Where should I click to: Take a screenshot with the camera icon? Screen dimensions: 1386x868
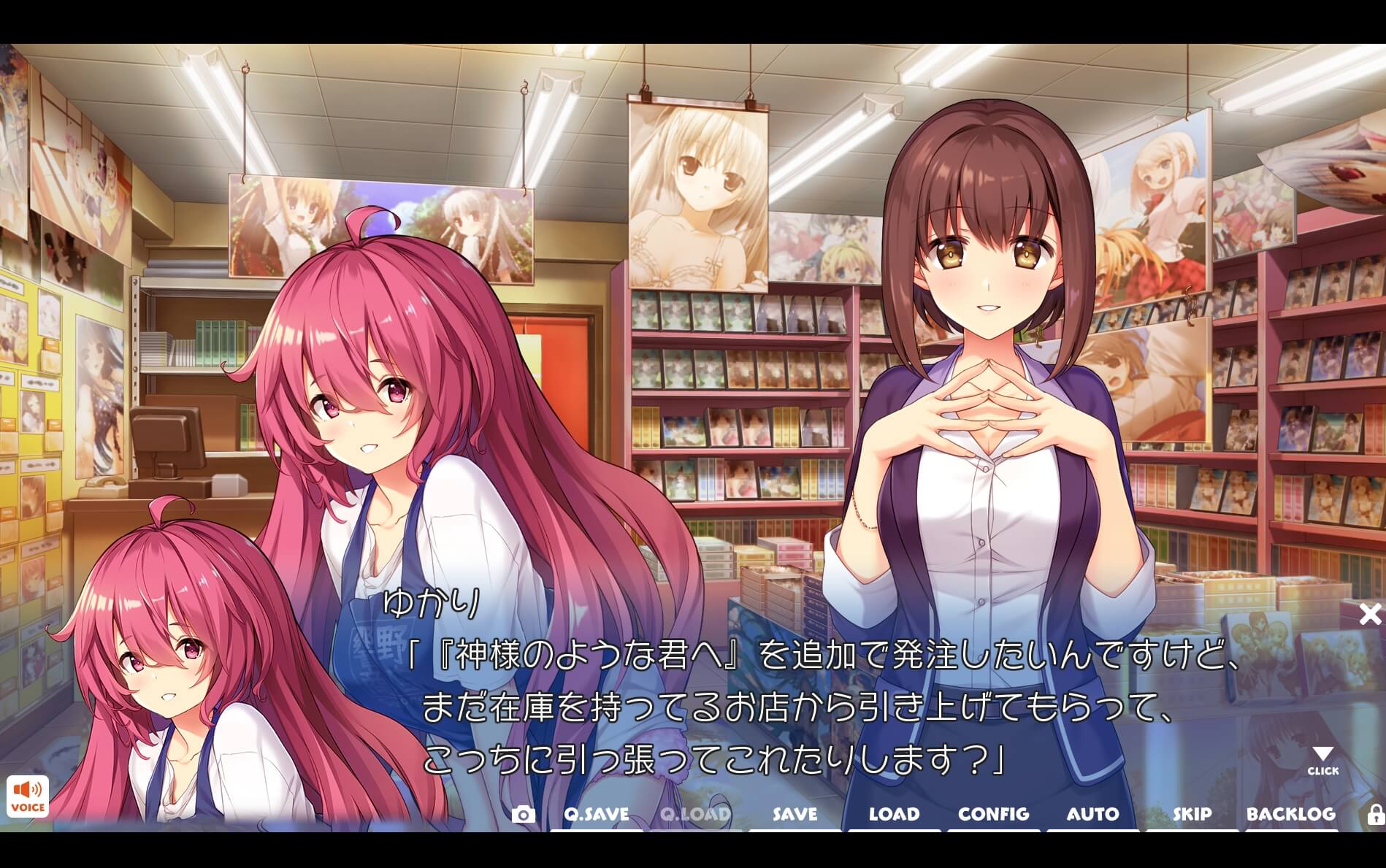click(x=524, y=814)
